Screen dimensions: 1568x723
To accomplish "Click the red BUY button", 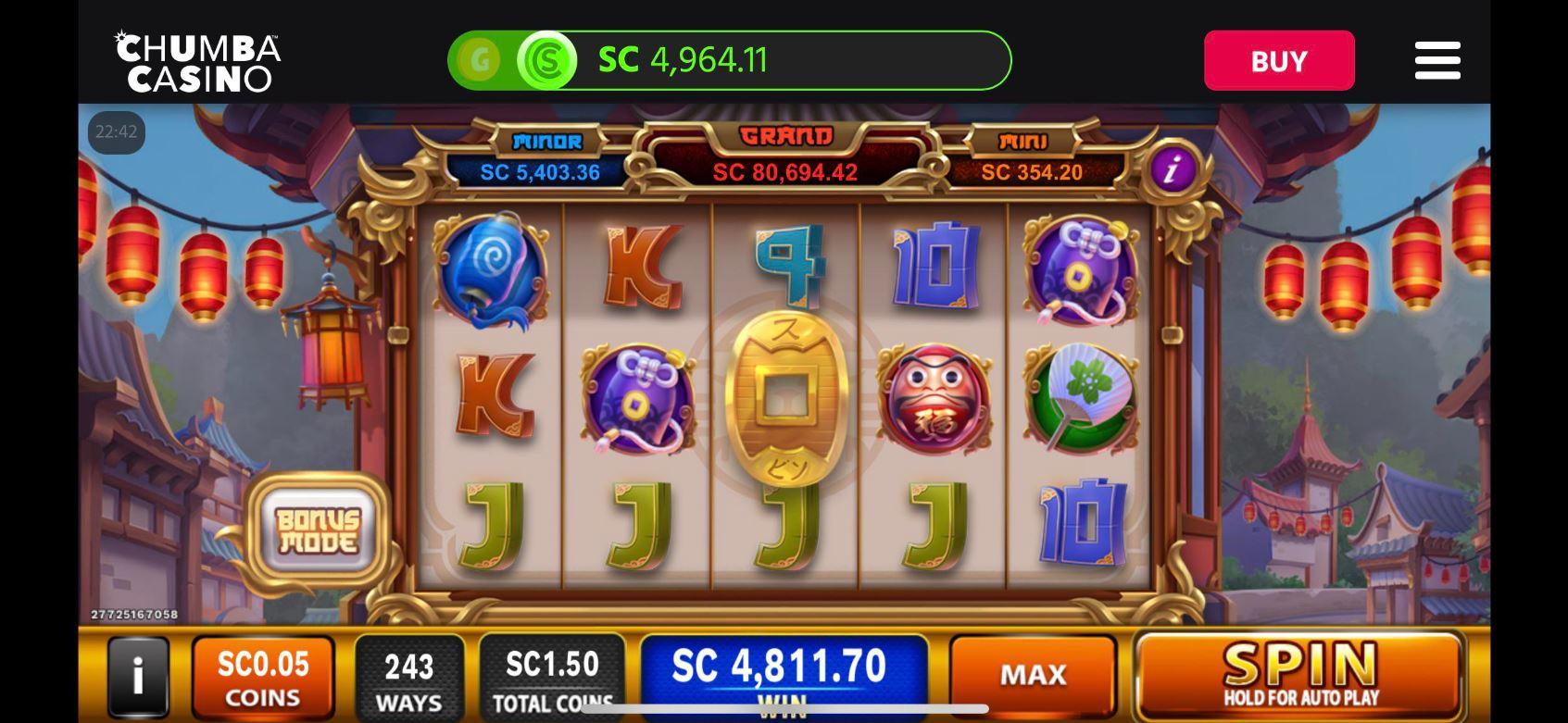I will click(1278, 61).
